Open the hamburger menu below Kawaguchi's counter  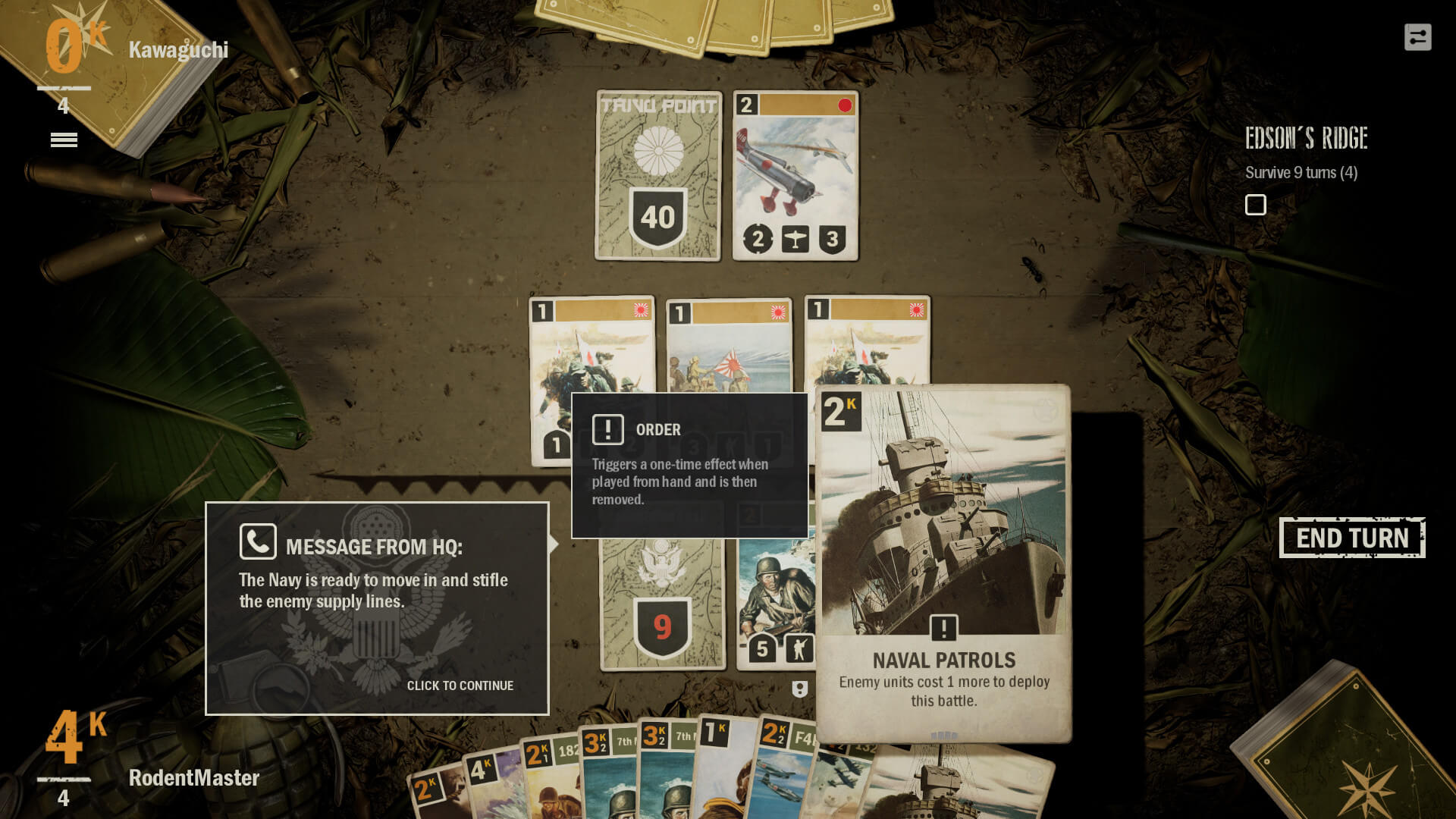click(64, 139)
